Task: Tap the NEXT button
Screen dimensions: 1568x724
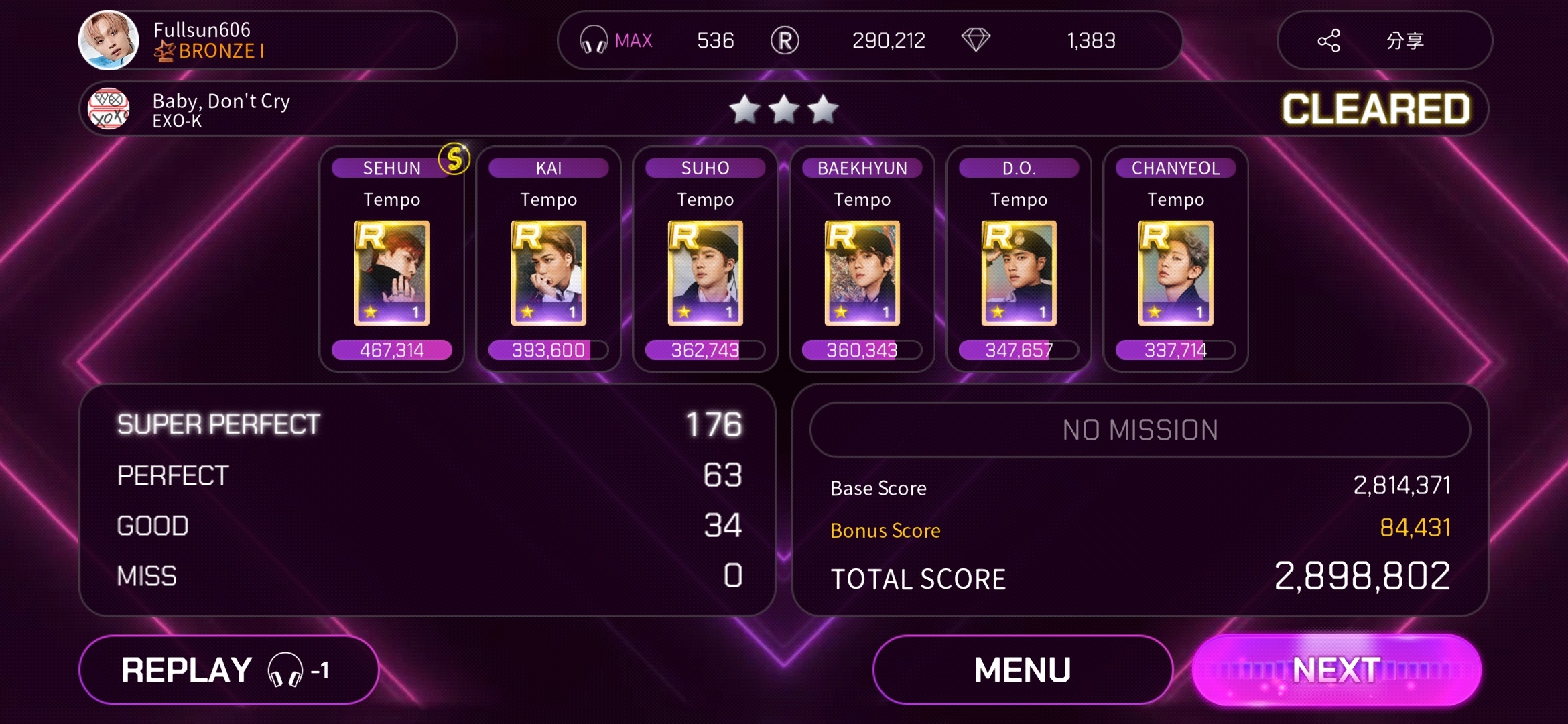Action: (1336, 670)
